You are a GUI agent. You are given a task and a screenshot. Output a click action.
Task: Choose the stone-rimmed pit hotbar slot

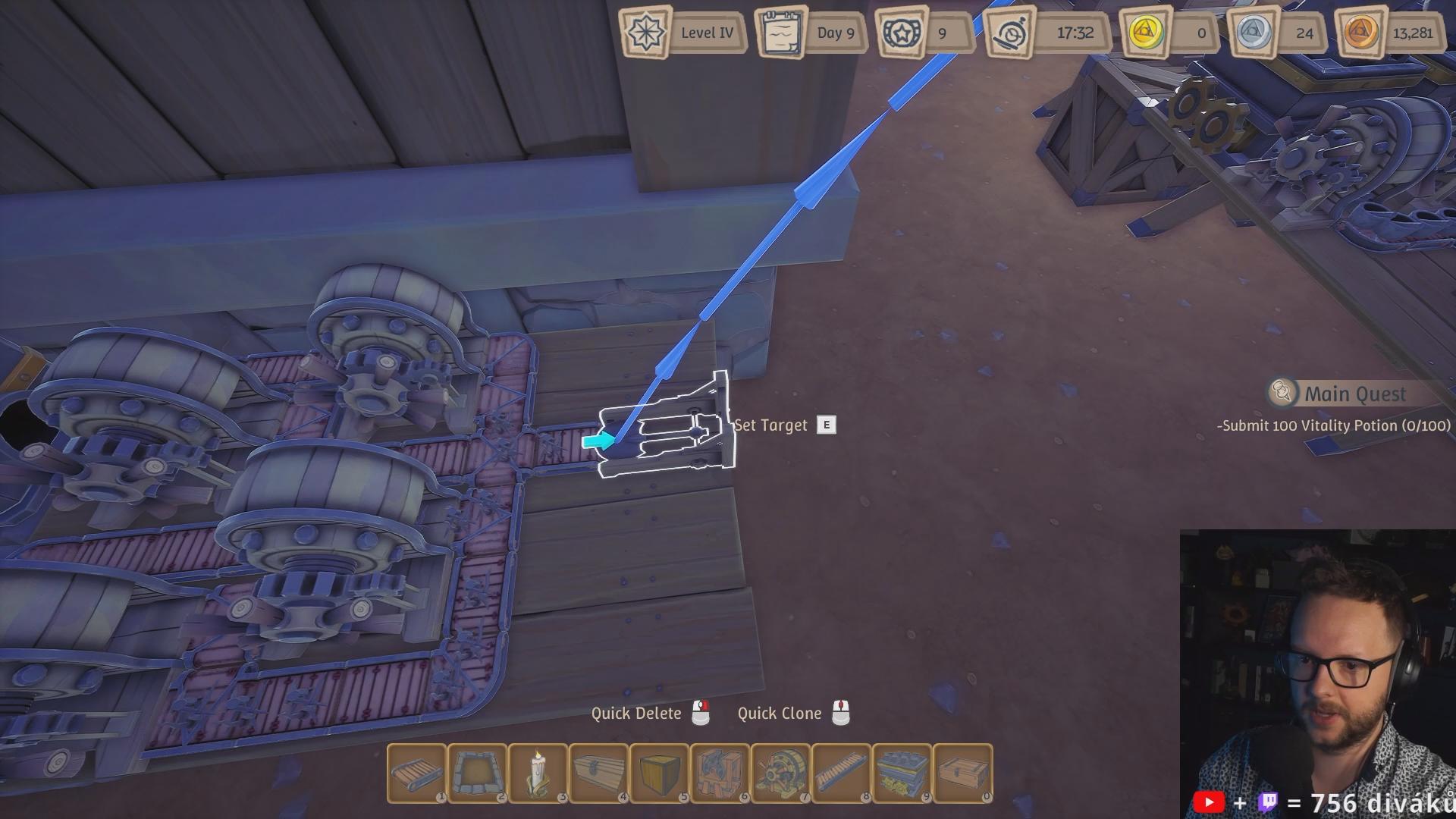point(477,773)
